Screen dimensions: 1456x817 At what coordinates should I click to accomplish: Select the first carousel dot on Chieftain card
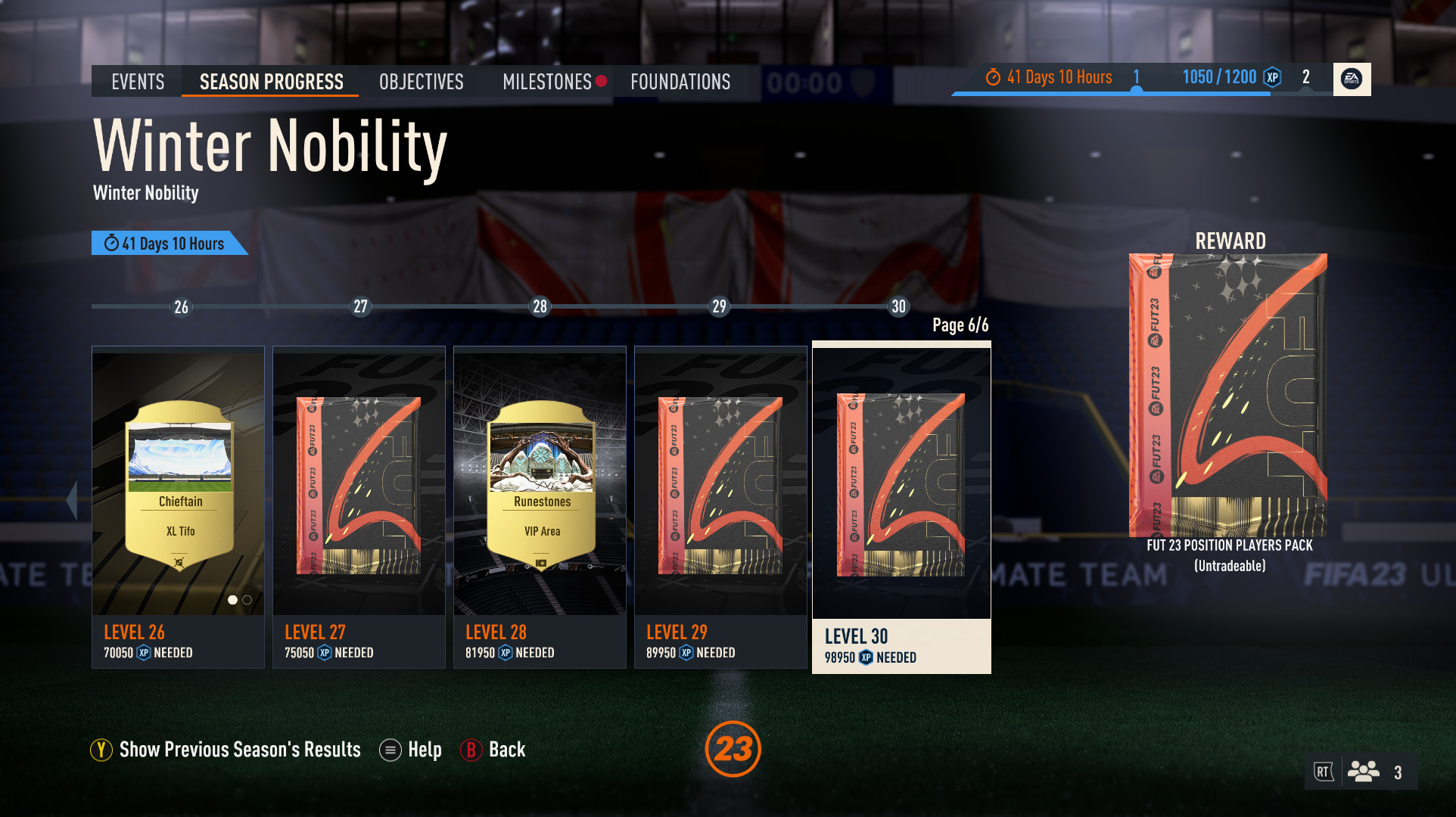pyautogui.click(x=232, y=601)
